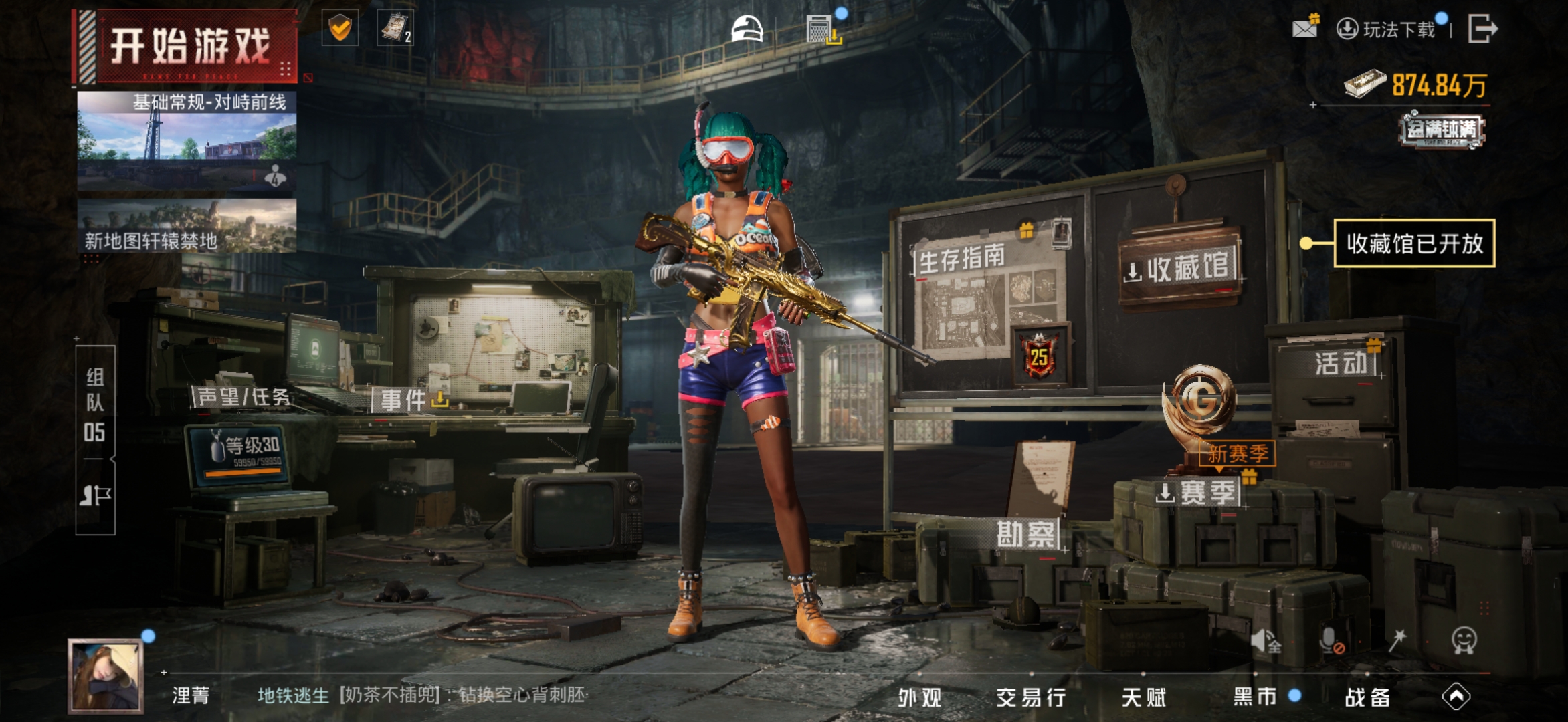Switch to the 外观 appearance tab

(920, 697)
